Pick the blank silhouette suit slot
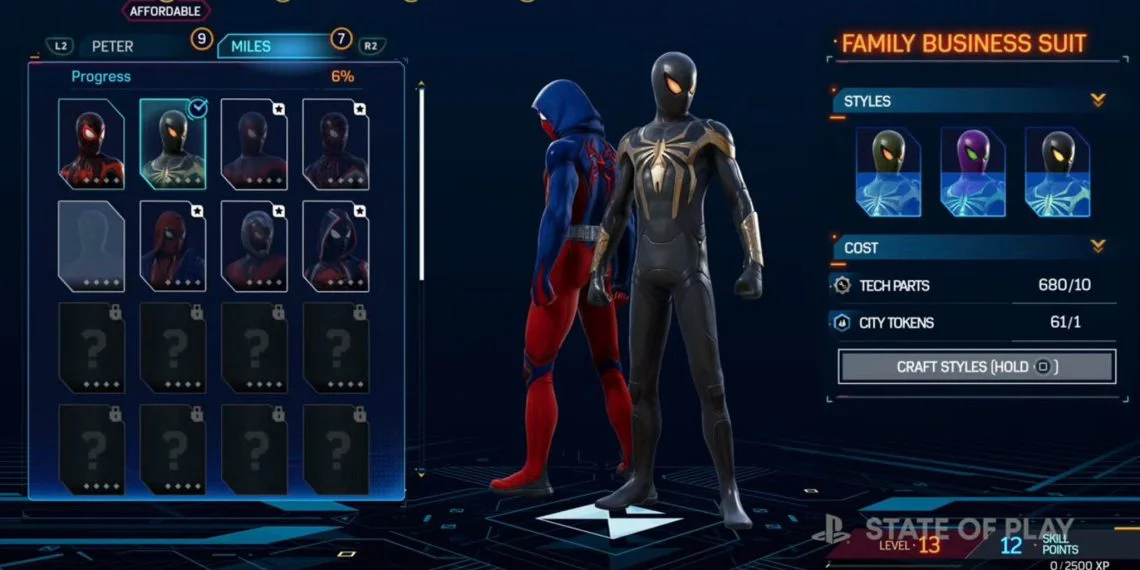This screenshot has width=1140, height=570. [91, 246]
